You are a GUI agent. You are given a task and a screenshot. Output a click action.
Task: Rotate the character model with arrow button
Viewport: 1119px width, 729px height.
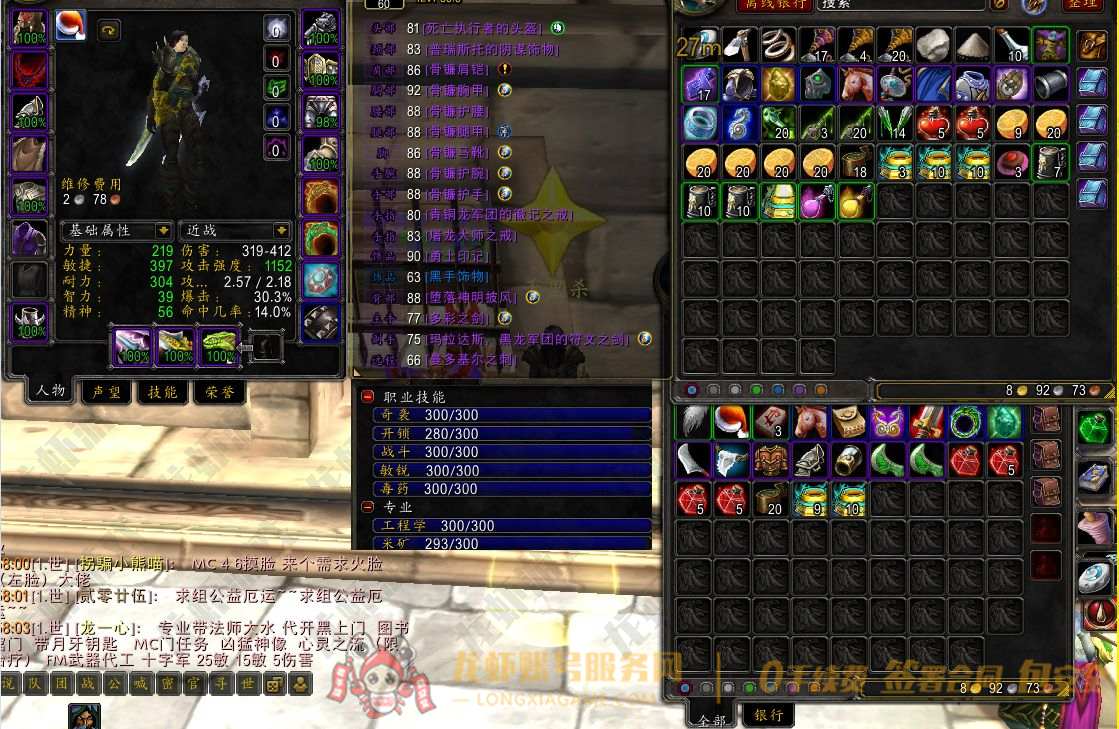pos(108,31)
